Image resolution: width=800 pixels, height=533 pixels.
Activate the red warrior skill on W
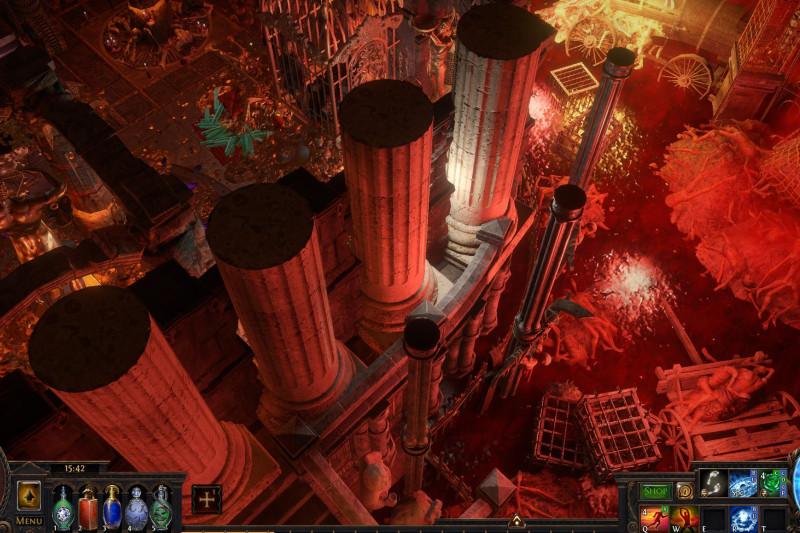click(x=684, y=517)
